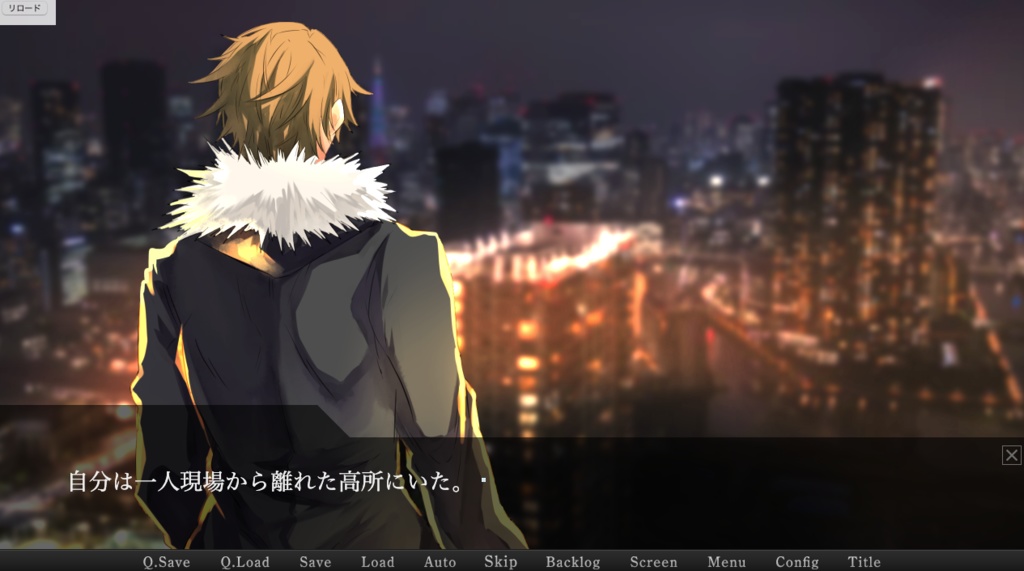The width and height of the screenshot is (1024, 571).
Task: Open the Load screen
Action: pos(378,562)
